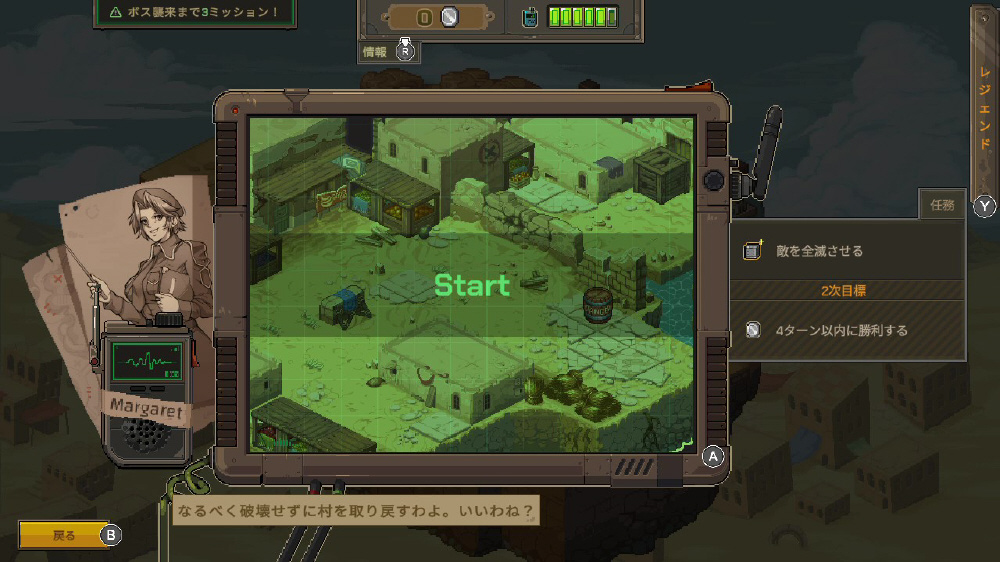Viewport: 1000px width, 562px height.
Task: Select the 4ターン以内に勝利する secondary objective
Action: (846, 330)
